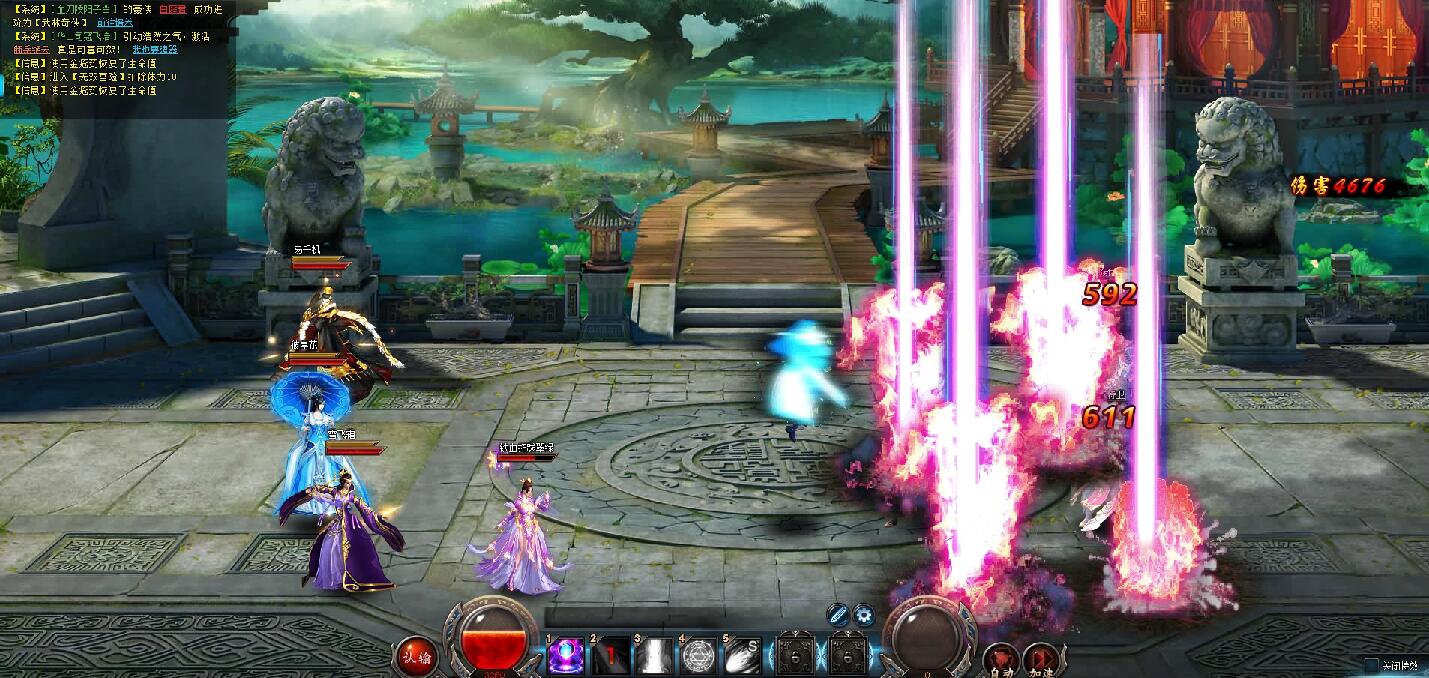The width and height of the screenshot is (1429, 678).
Task: Toggle the 加速 speed-up button
Action: pyautogui.click(x=1040, y=658)
